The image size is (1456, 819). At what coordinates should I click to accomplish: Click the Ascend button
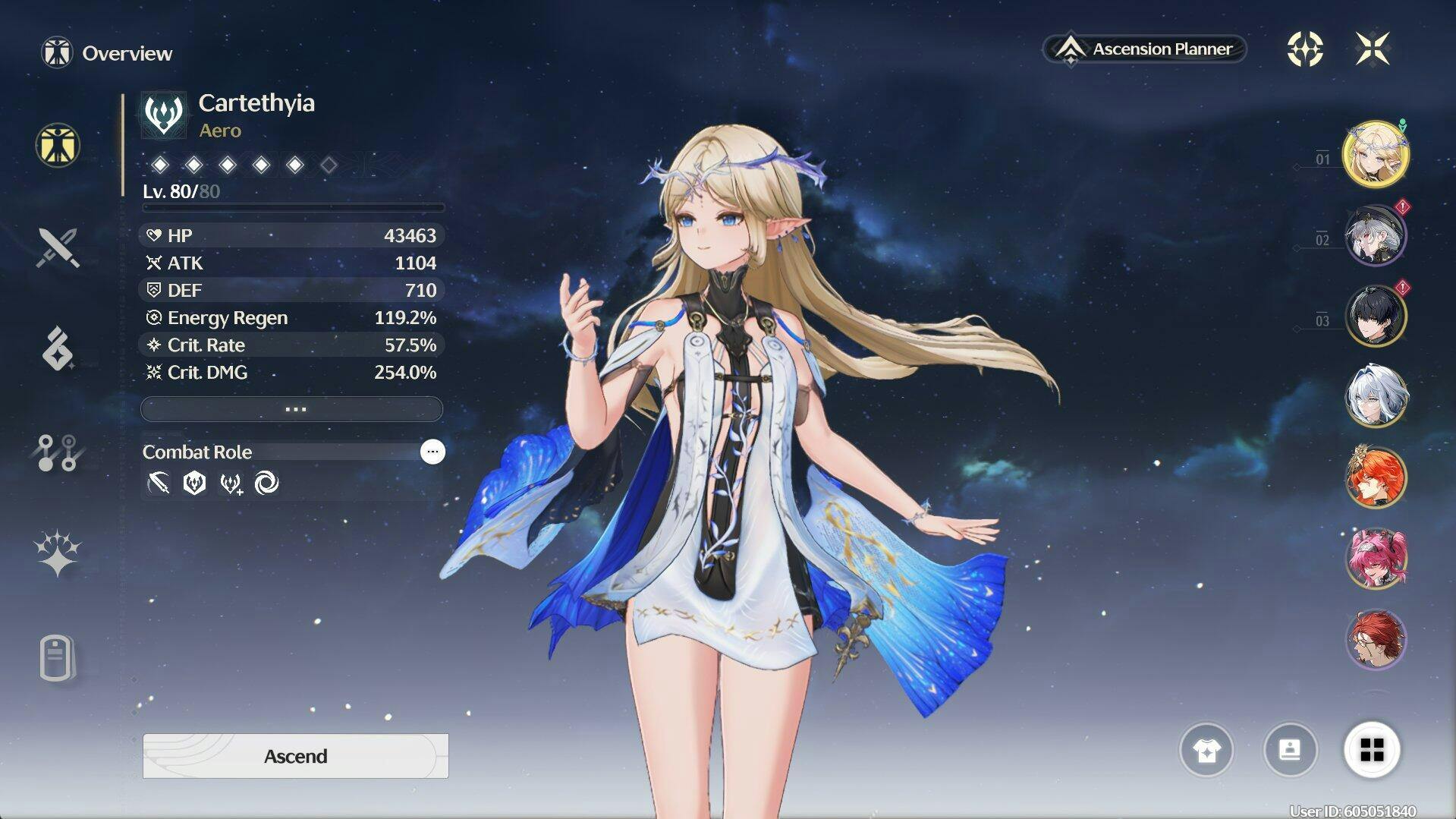tap(295, 756)
